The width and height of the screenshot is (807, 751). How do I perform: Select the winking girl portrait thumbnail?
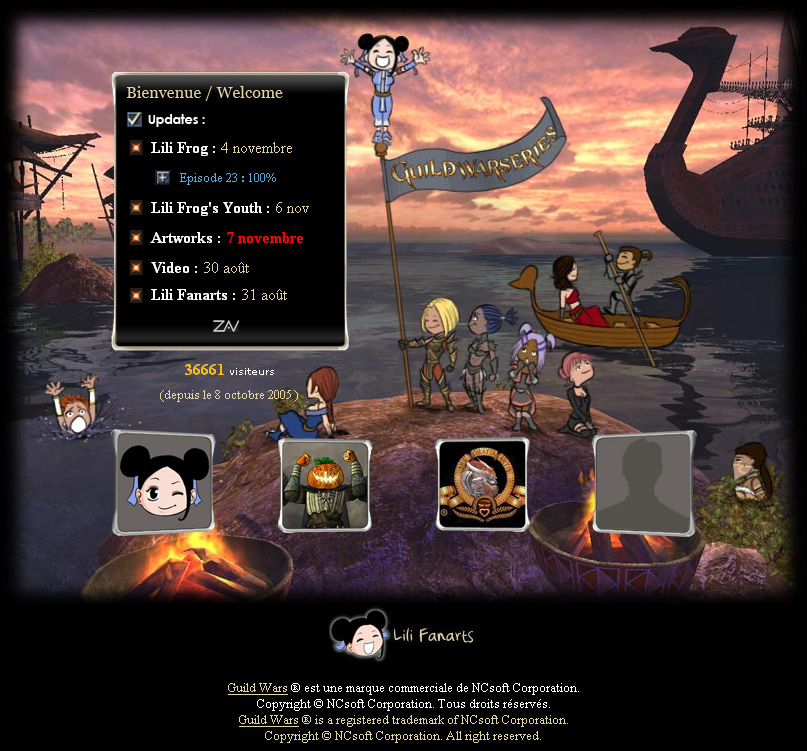(164, 484)
